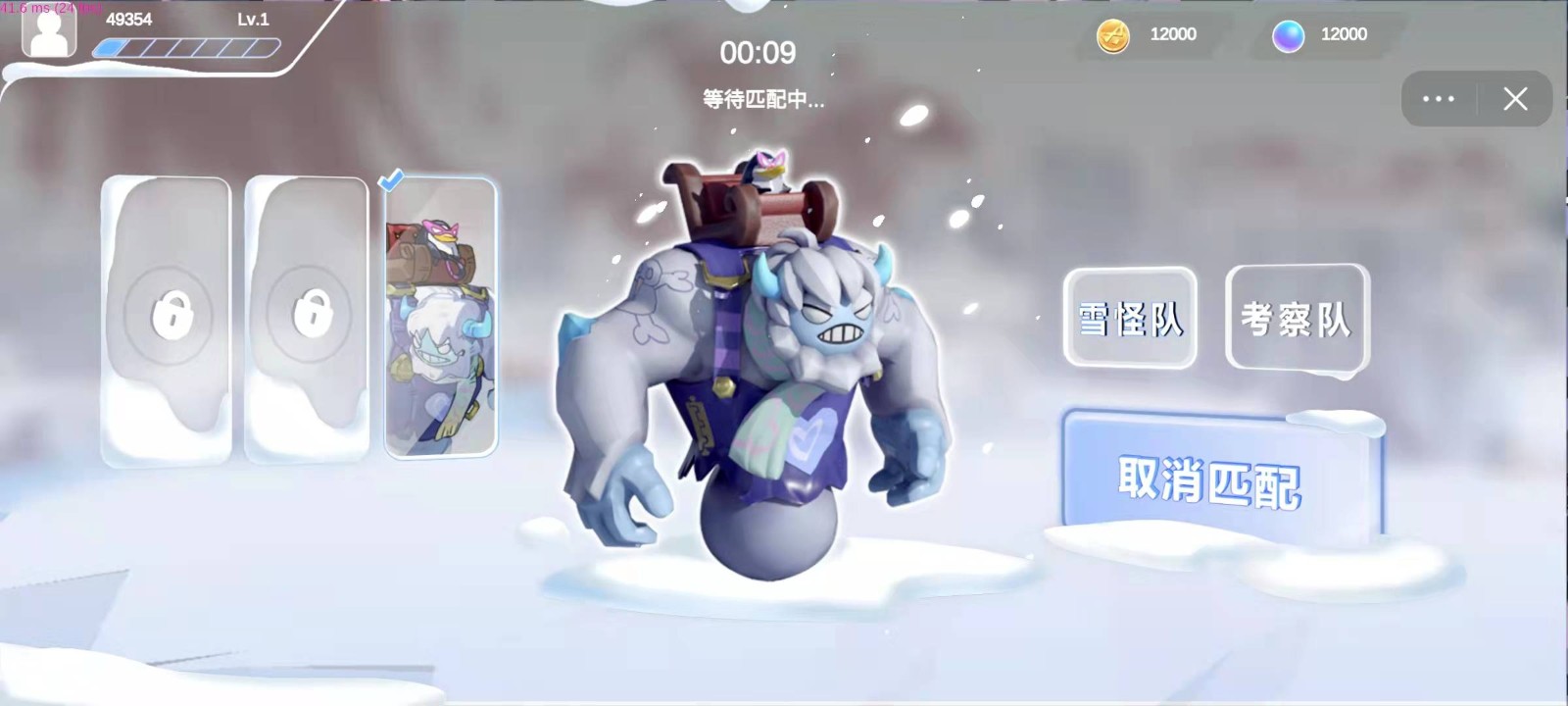Select the 雪怪队 team option
The height and width of the screenshot is (706, 1568).
coord(1129,319)
